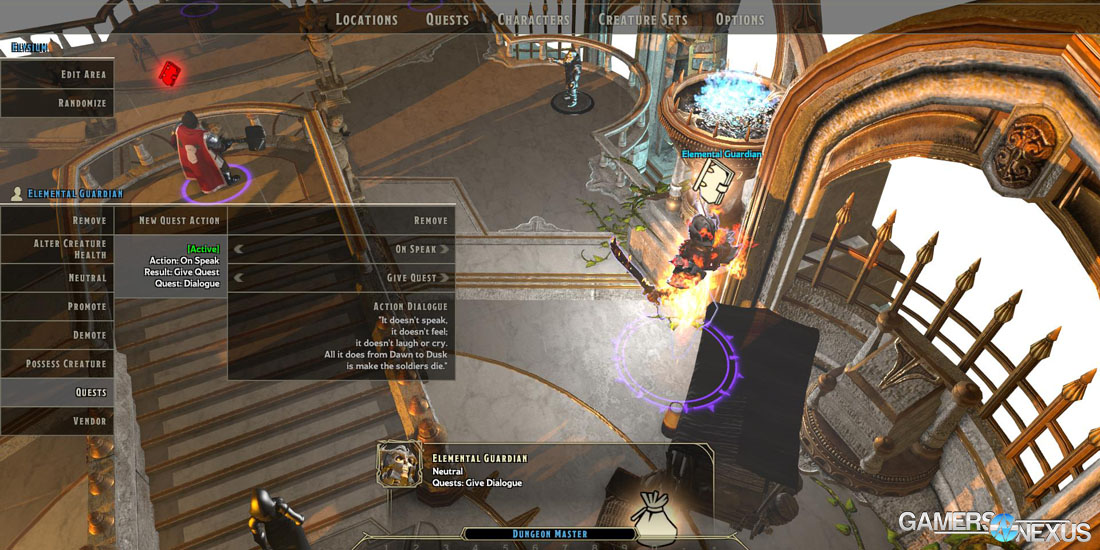Open the Locations menu
This screenshot has width=1100, height=550.
click(x=366, y=19)
